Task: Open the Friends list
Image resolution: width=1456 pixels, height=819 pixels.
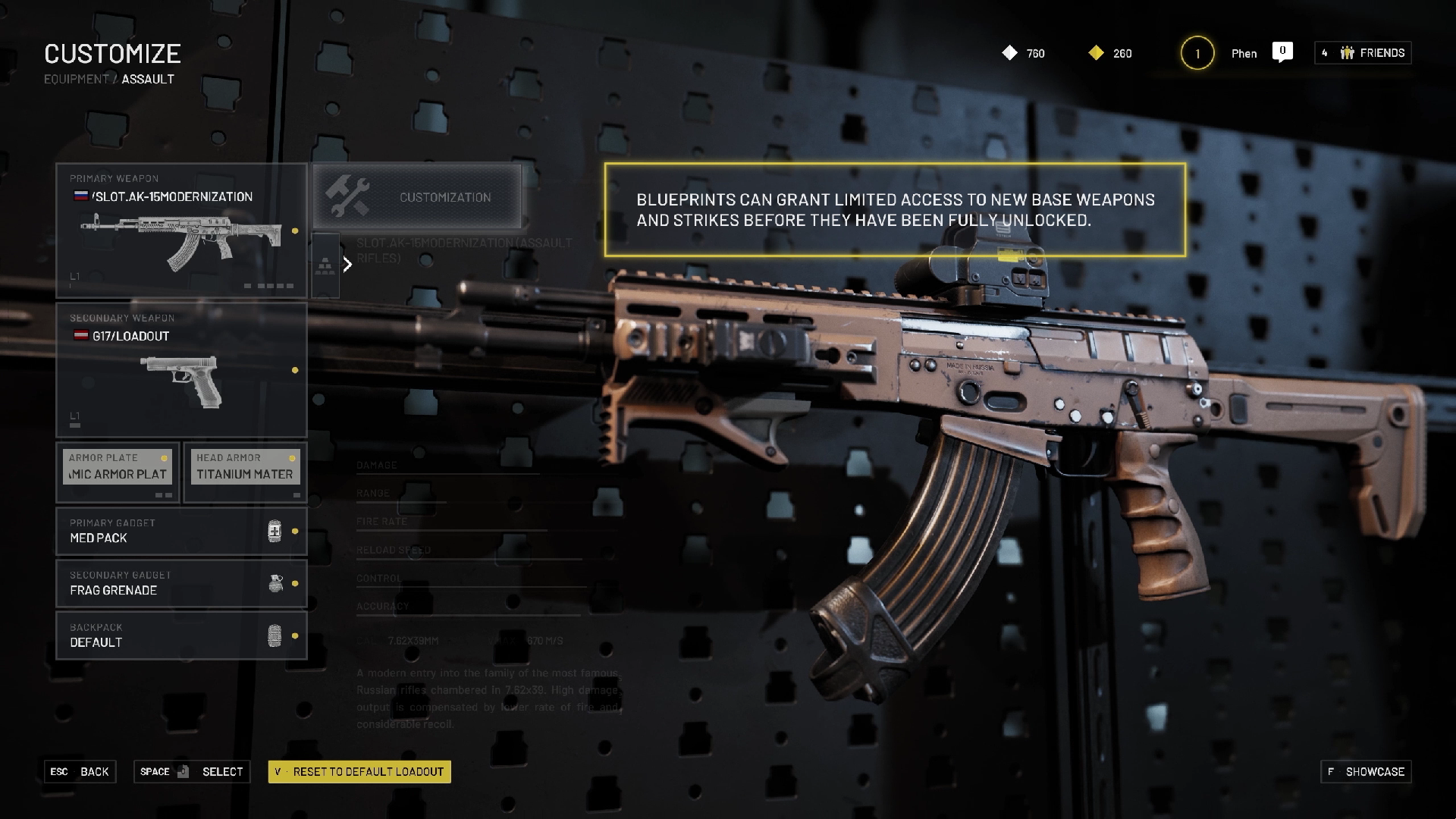Action: [1363, 53]
